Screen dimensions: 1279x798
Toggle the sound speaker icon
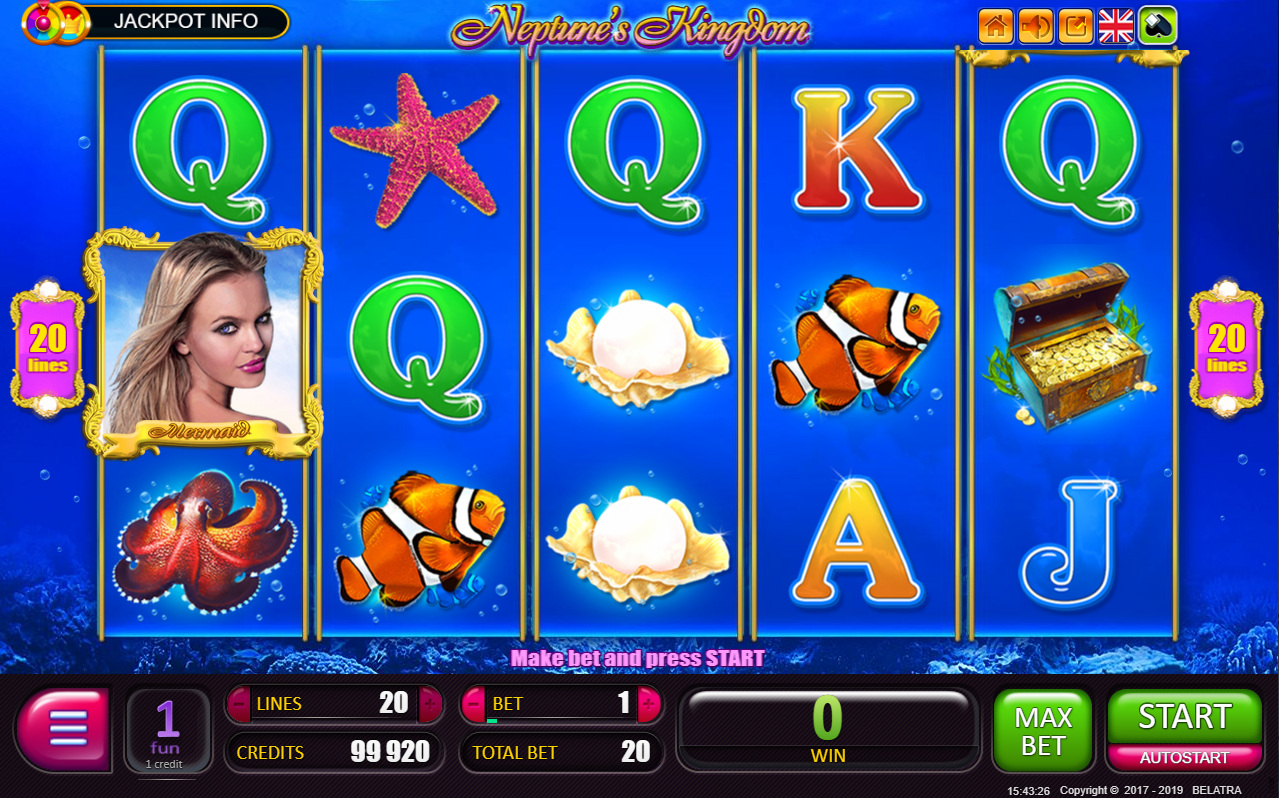coord(1036,26)
